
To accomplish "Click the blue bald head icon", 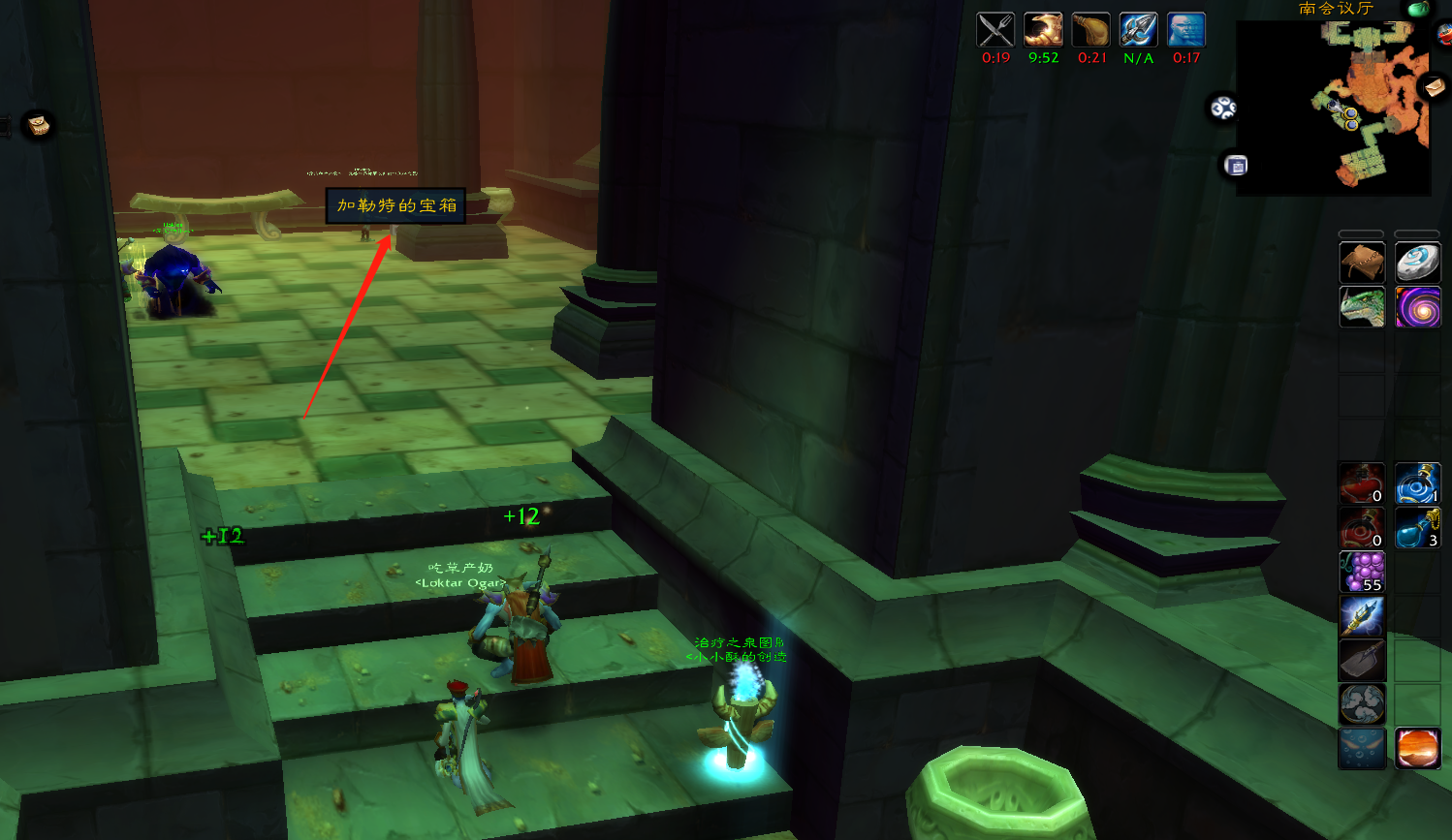I will pyautogui.click(x=1185, y=30).
